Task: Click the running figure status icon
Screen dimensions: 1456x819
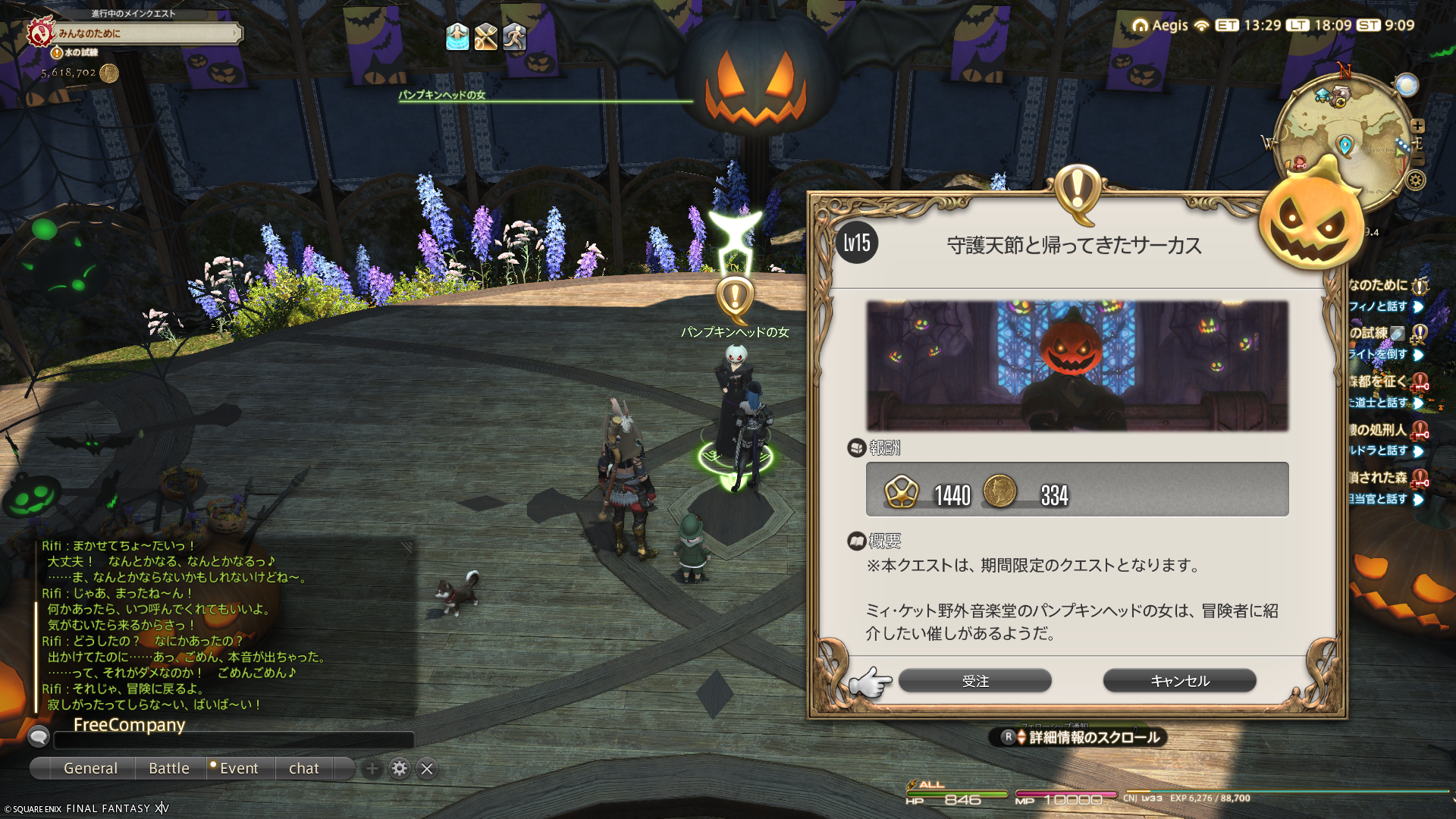Action: 514,36
